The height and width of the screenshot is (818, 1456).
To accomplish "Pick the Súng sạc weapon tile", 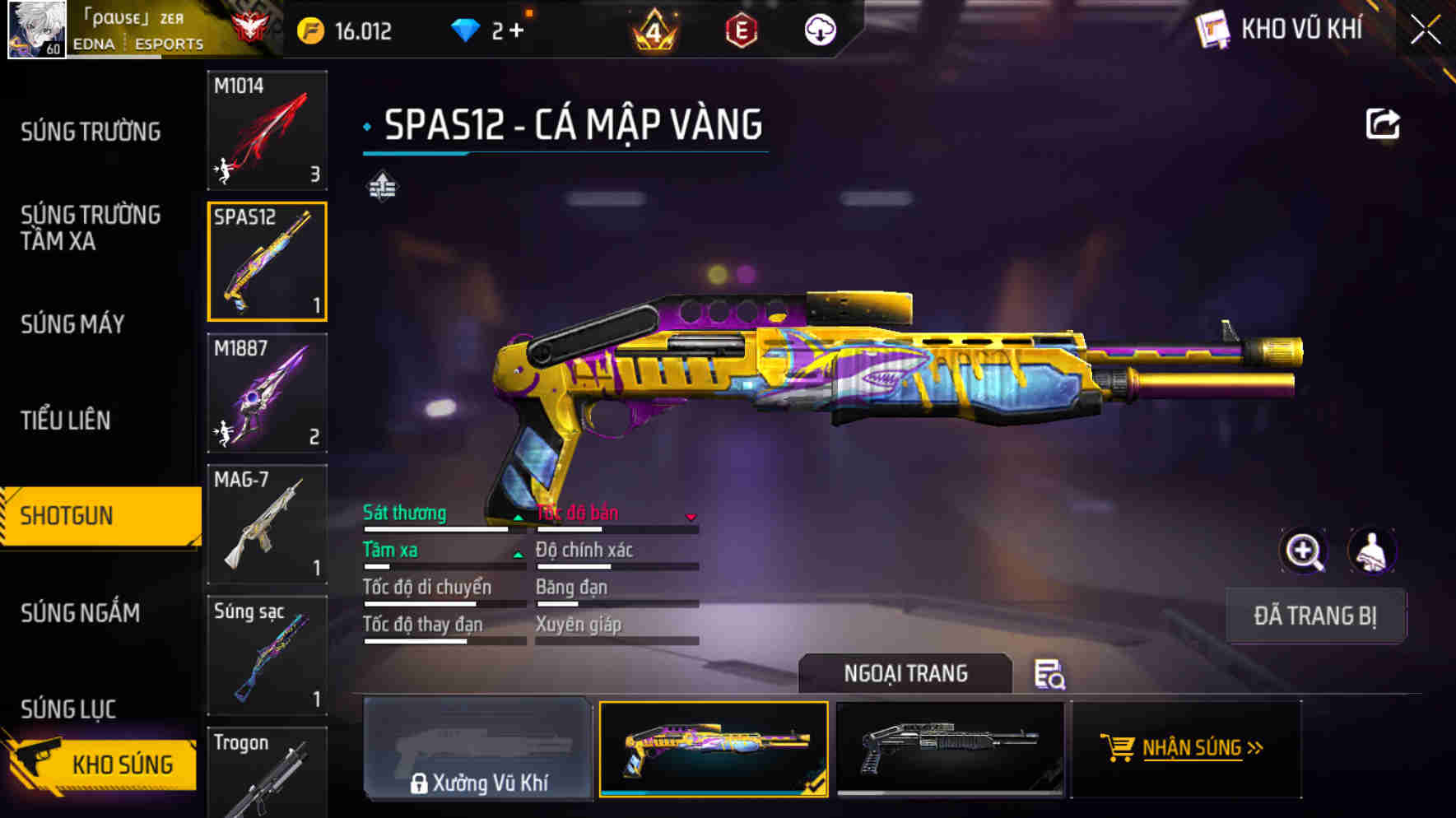I will tap(267, 655).
